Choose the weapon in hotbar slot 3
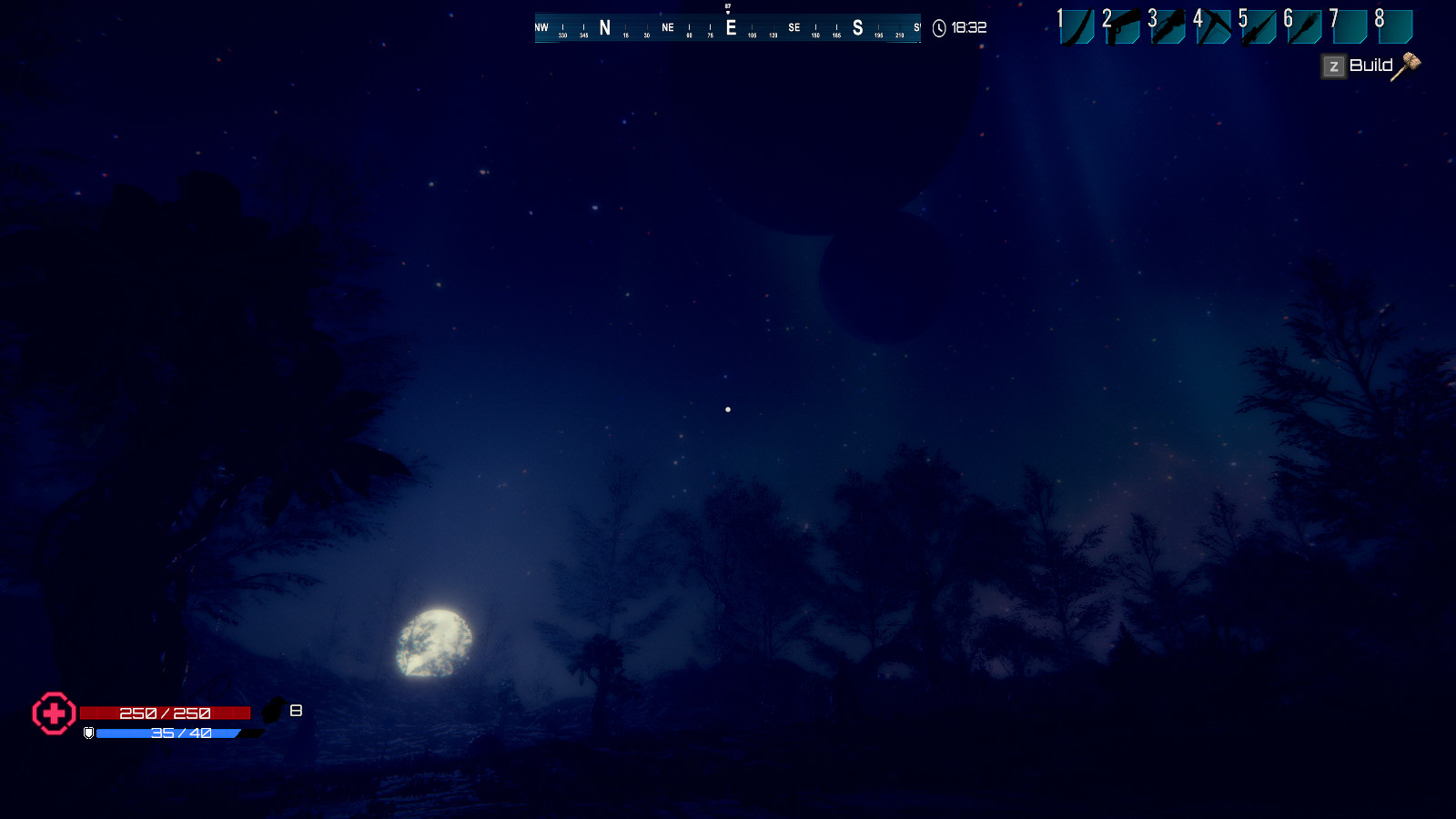The width and height of the screenshot is (1456, 819). click(x=1168, y=26)
